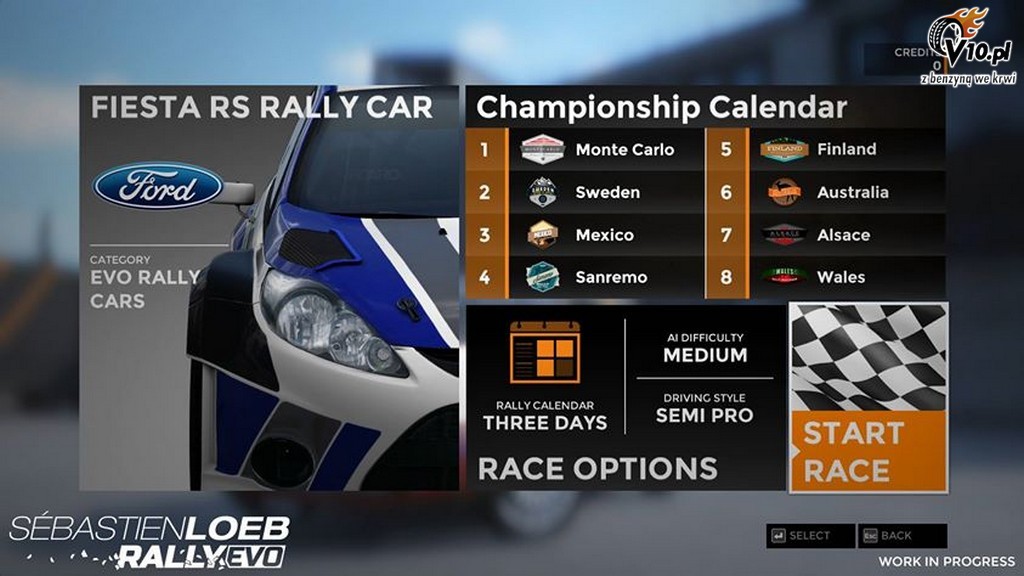Screen dimensions: 1024x576
Task: Open the Fiesta RS Rally Car panel
Action: point(269,288)
